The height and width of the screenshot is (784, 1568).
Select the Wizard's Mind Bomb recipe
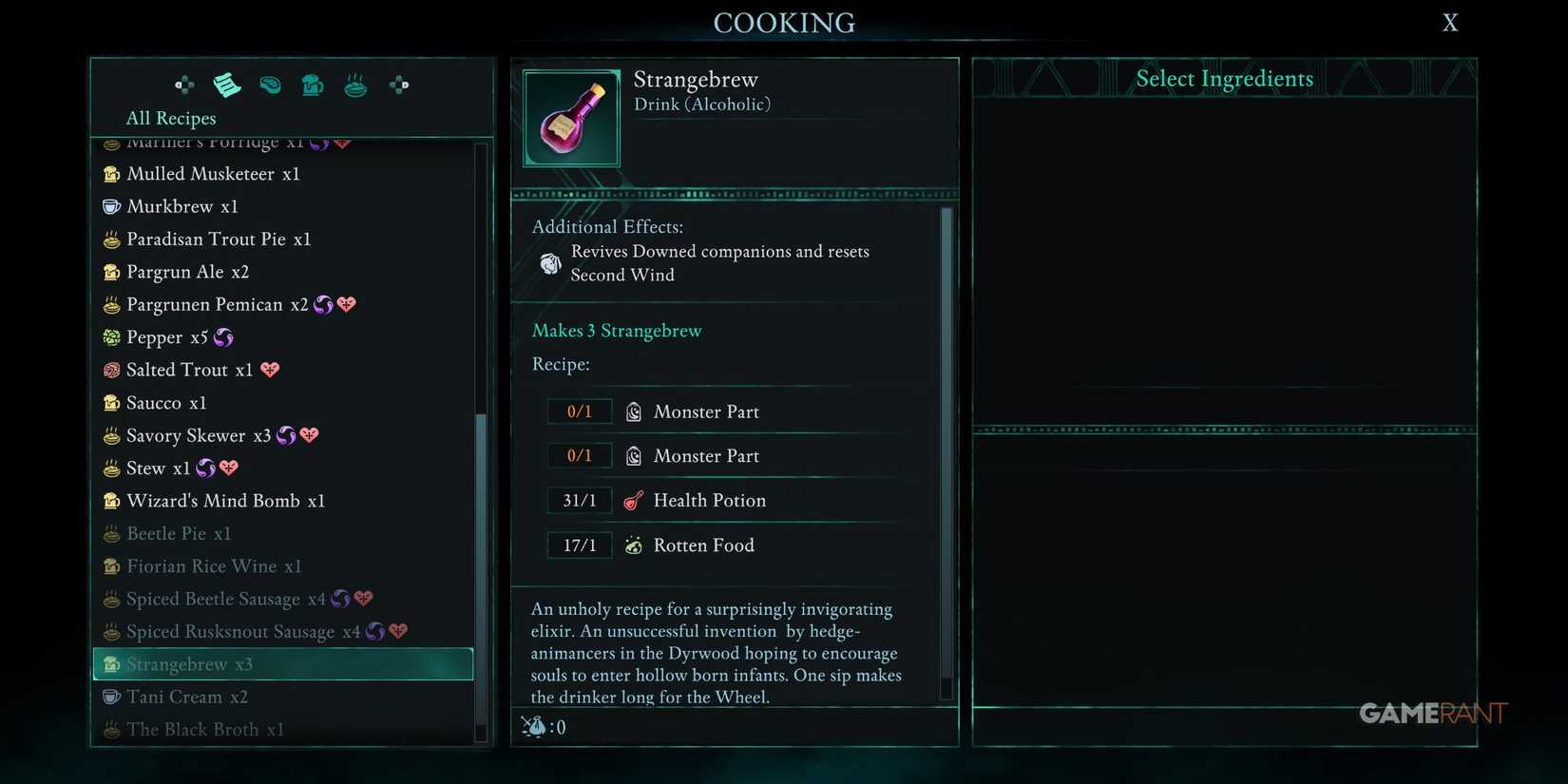[x=226, y=501]
